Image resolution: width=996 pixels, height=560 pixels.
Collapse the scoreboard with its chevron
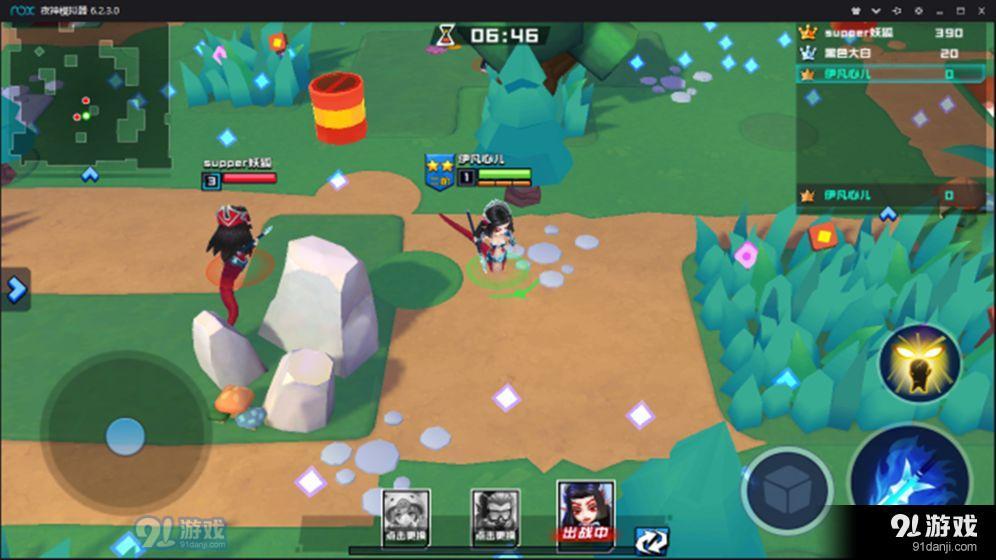[x=887, y=213]
